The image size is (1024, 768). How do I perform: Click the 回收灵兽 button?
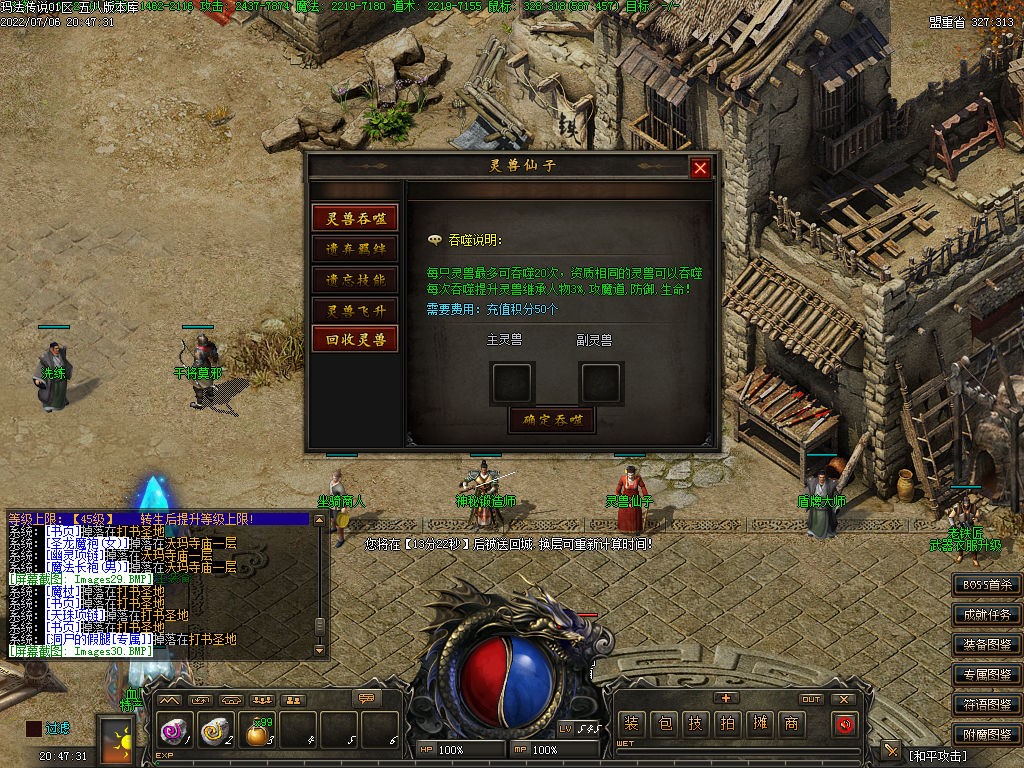(355, 340)
